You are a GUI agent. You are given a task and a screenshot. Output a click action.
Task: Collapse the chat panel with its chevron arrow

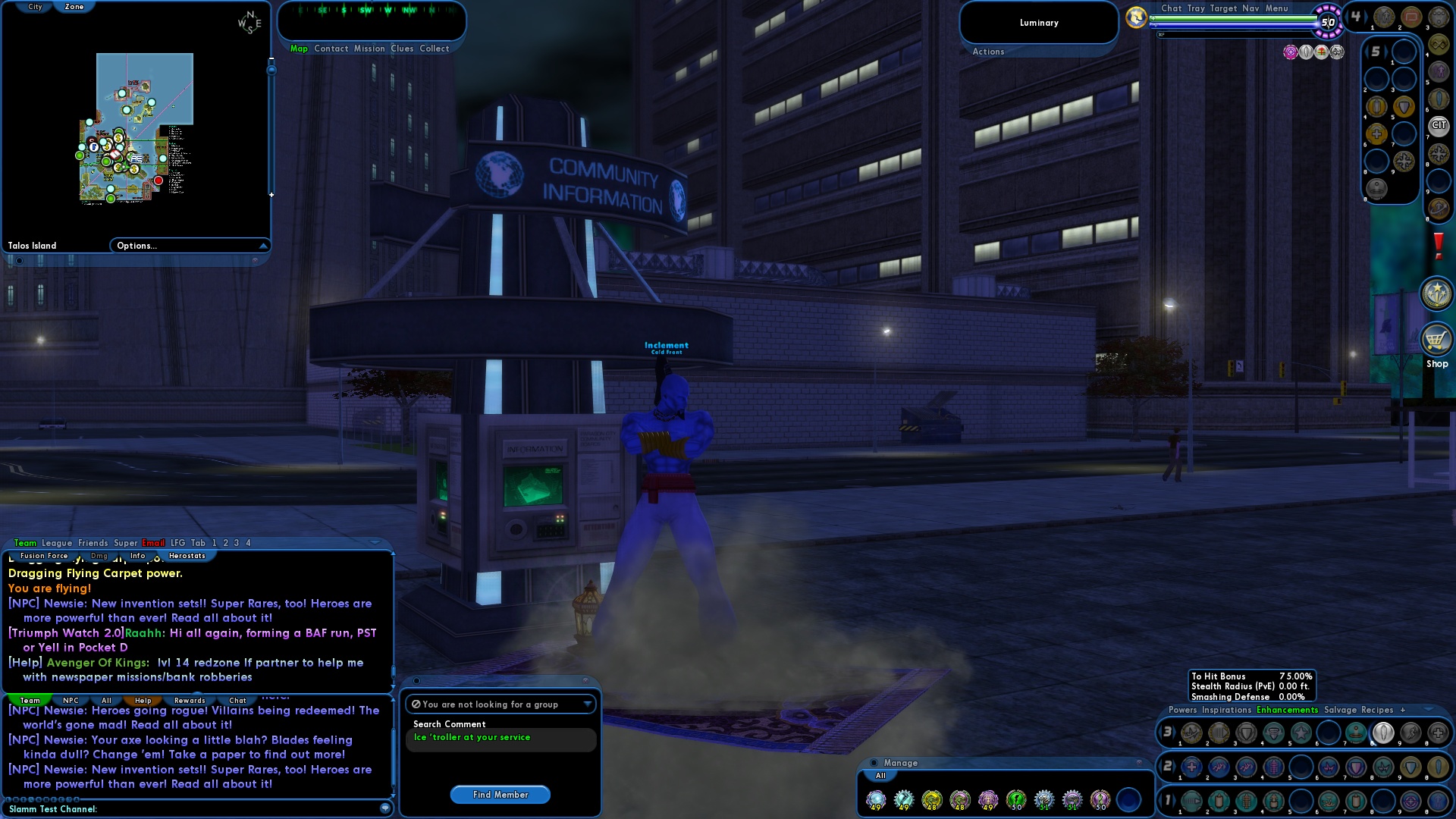(x=375, y=542)
